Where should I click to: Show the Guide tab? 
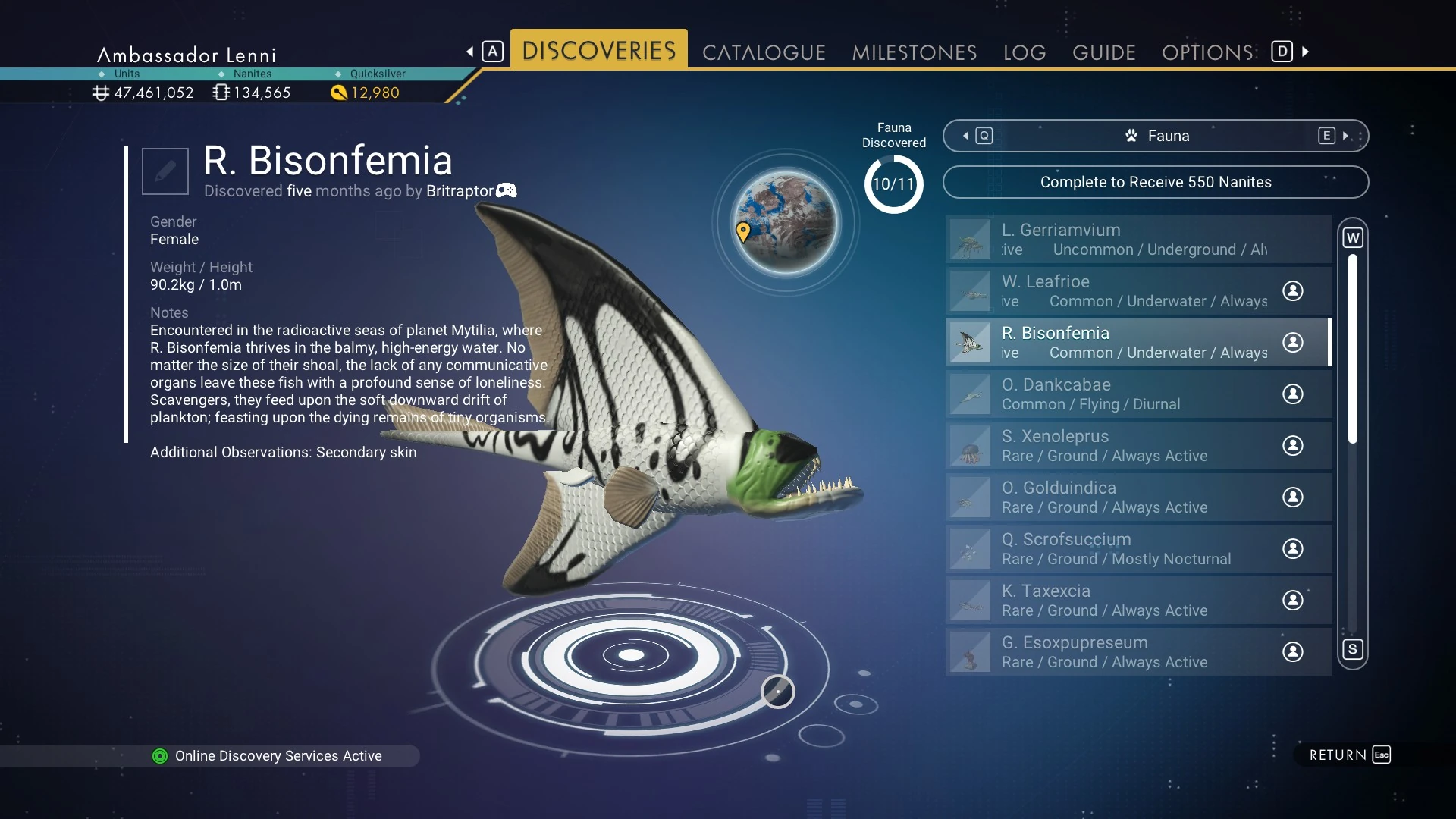point(1103,52)
